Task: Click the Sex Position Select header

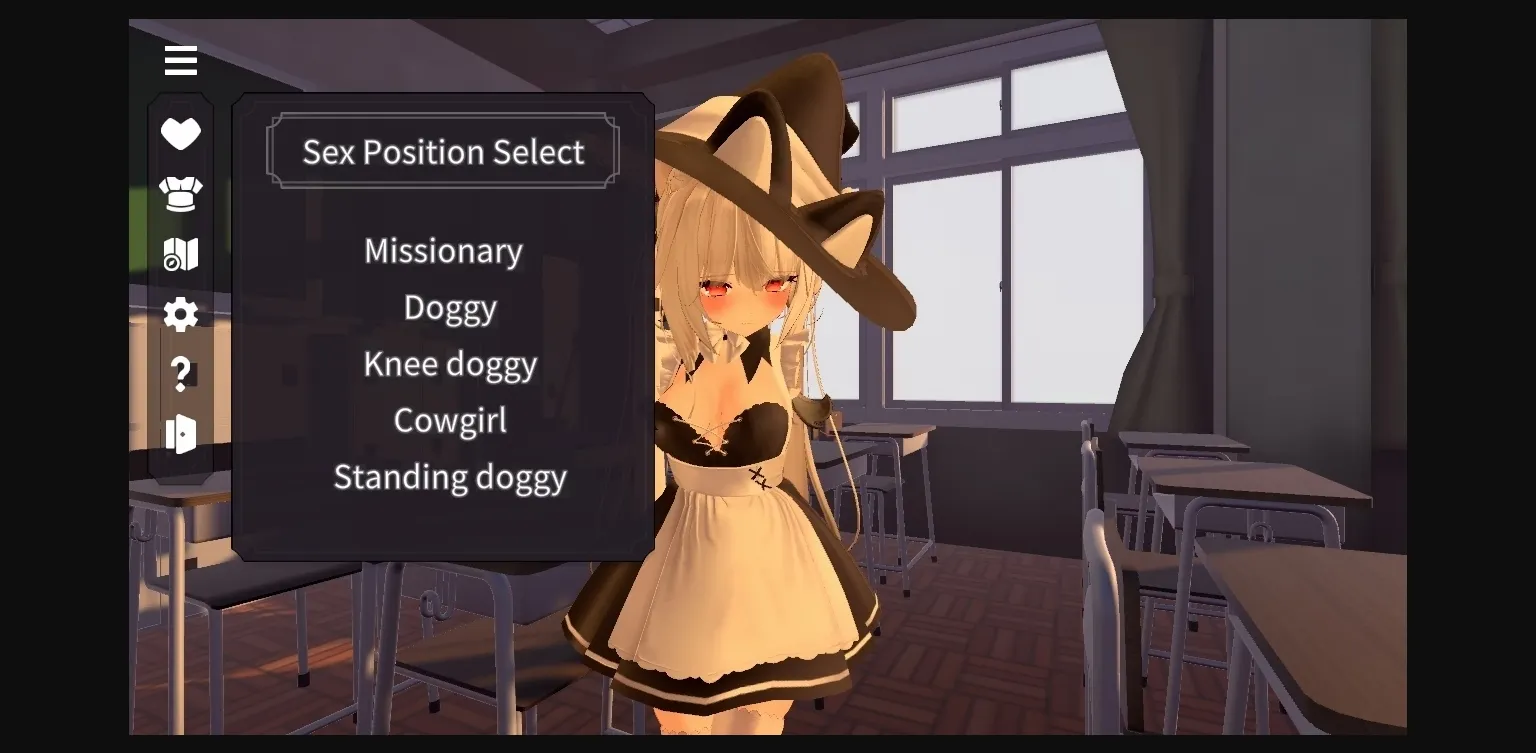Action: pyautogui.click(x=443, y=152)
